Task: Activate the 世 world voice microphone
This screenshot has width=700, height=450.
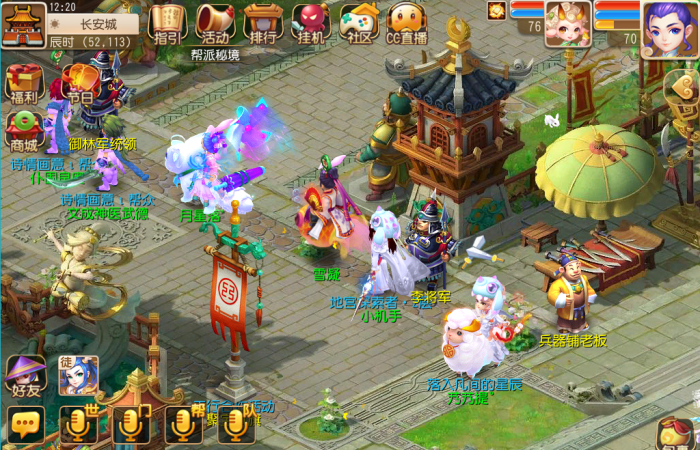Action: [78, 425]
